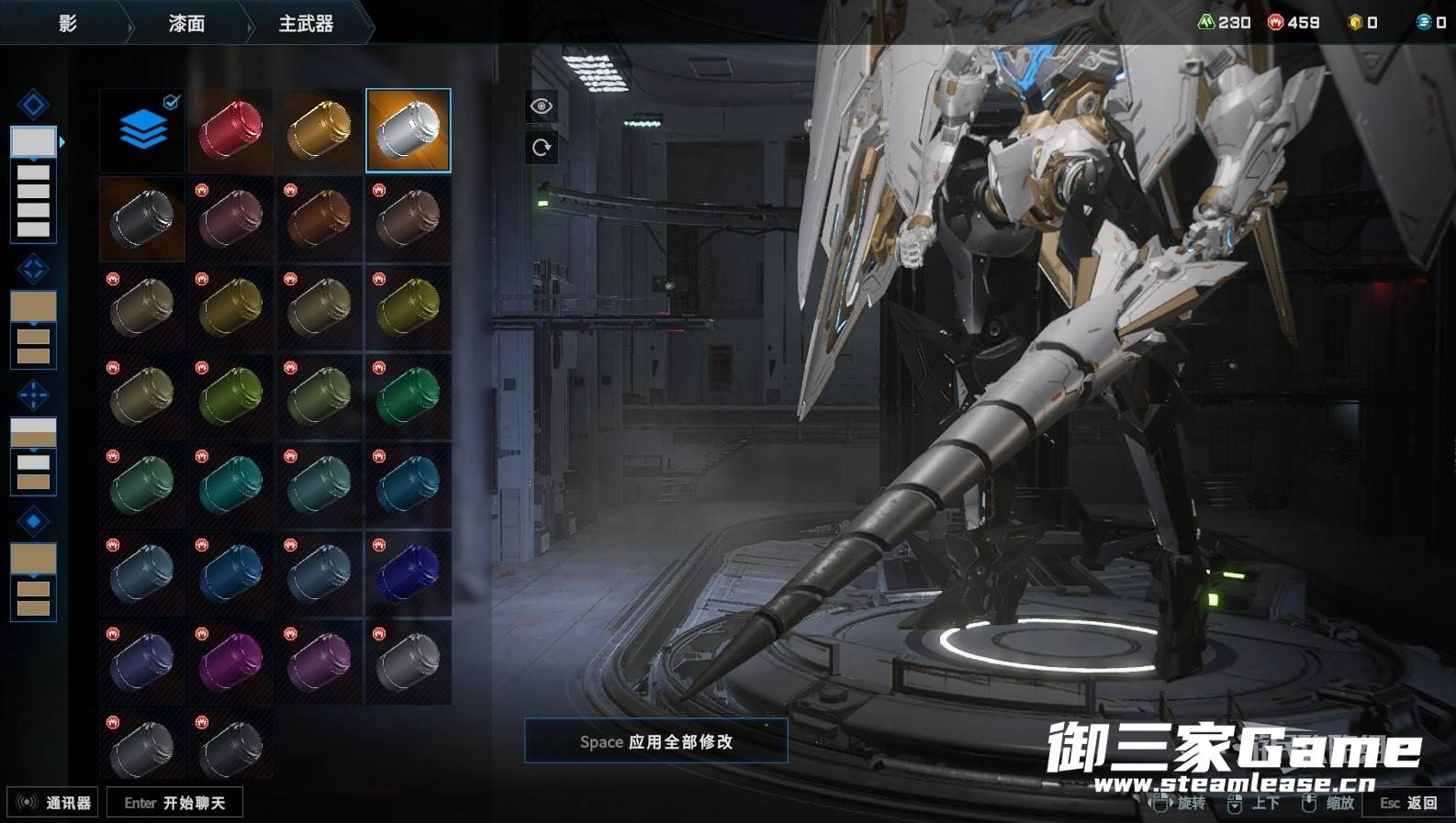1456x823 pixels.
Task: Open the 通讯器 communicator
Action: click(x=53, y=803)
